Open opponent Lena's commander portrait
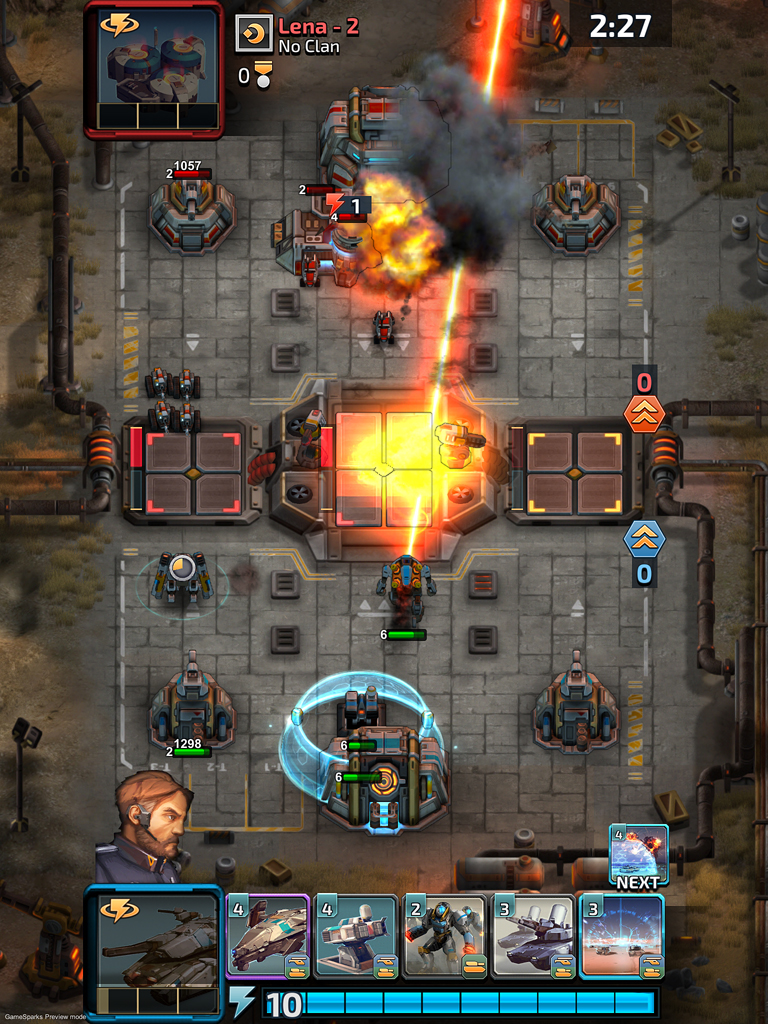768x1024 pixels. (153, 68)
